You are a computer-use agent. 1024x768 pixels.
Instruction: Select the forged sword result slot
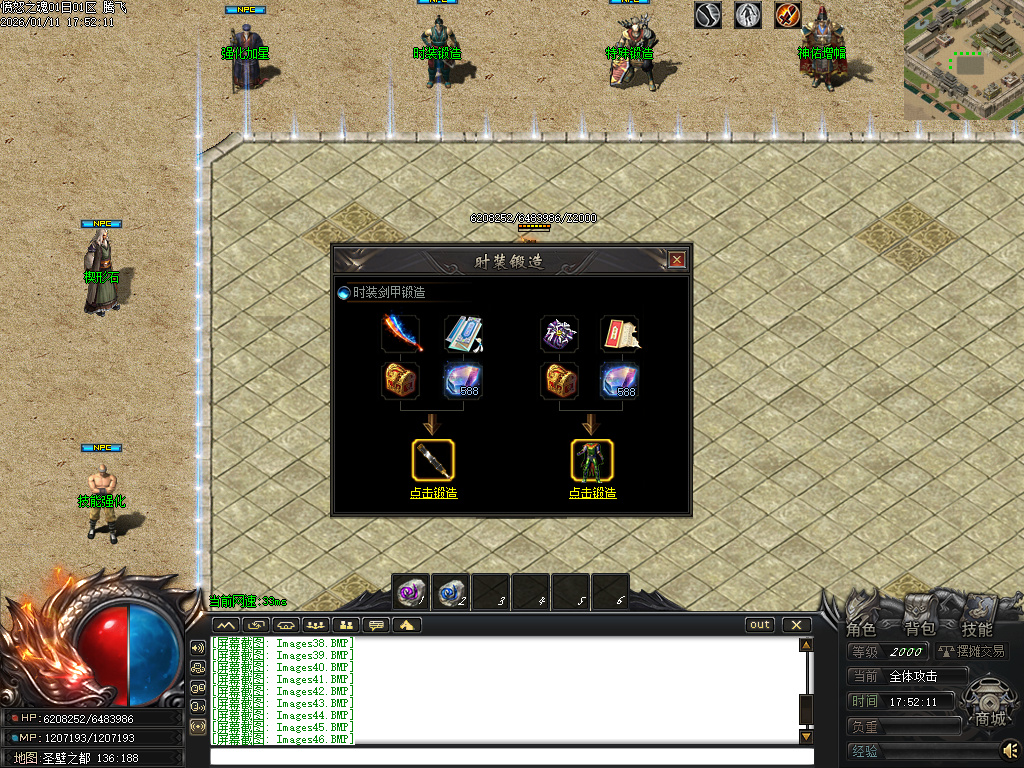click(433, 459)
